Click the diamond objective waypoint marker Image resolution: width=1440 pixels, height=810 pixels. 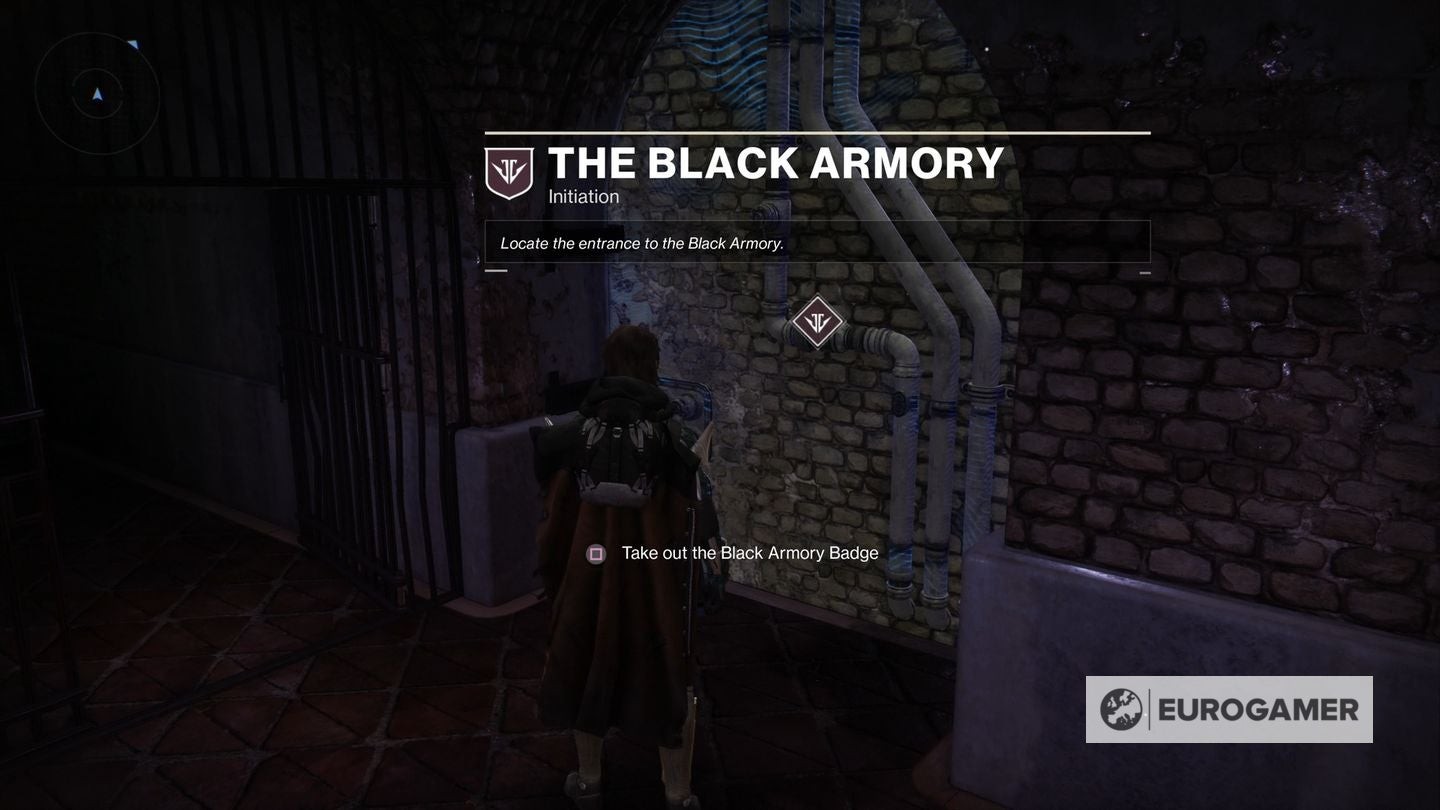pyautogui.click(x=817, y=322)
